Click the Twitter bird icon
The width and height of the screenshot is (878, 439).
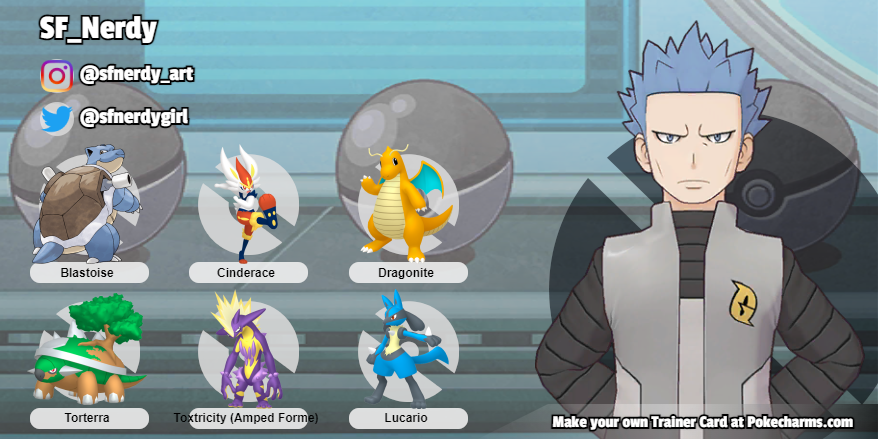pyautogui.click(x=56, y=119)
